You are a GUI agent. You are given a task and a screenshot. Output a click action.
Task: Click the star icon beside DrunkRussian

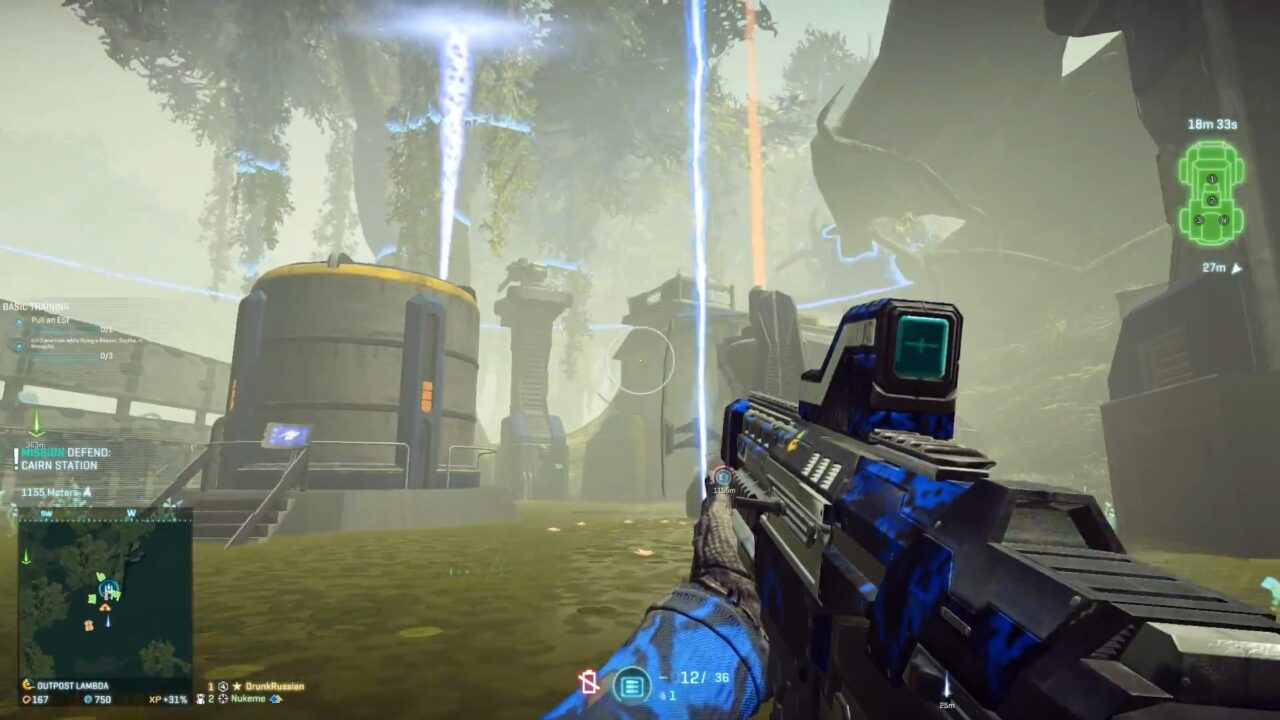click(x=237, y=687)
